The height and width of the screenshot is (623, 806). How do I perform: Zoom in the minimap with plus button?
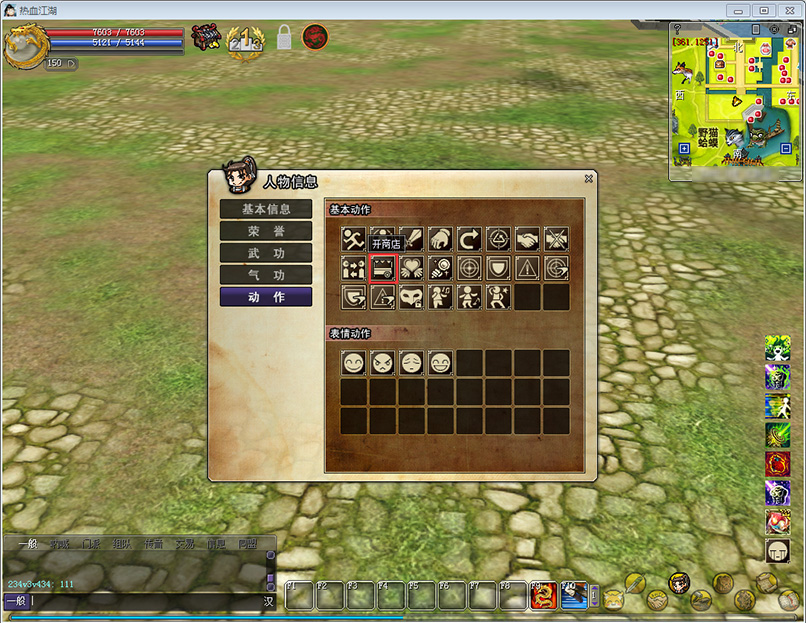(684, 149)
